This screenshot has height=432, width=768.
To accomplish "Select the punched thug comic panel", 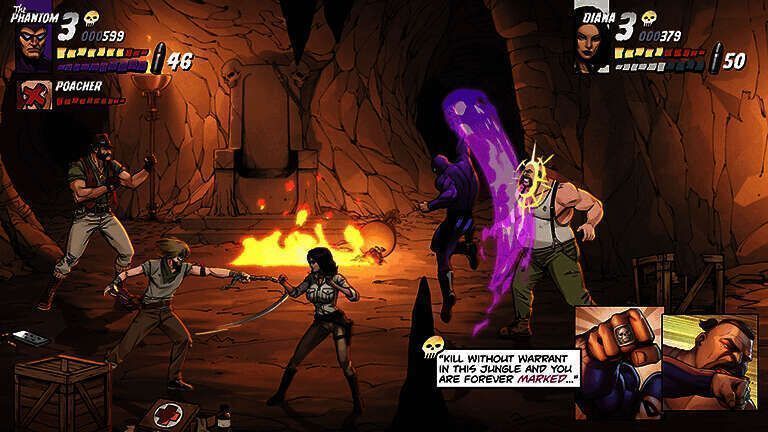I will click(x=710, y=361).
